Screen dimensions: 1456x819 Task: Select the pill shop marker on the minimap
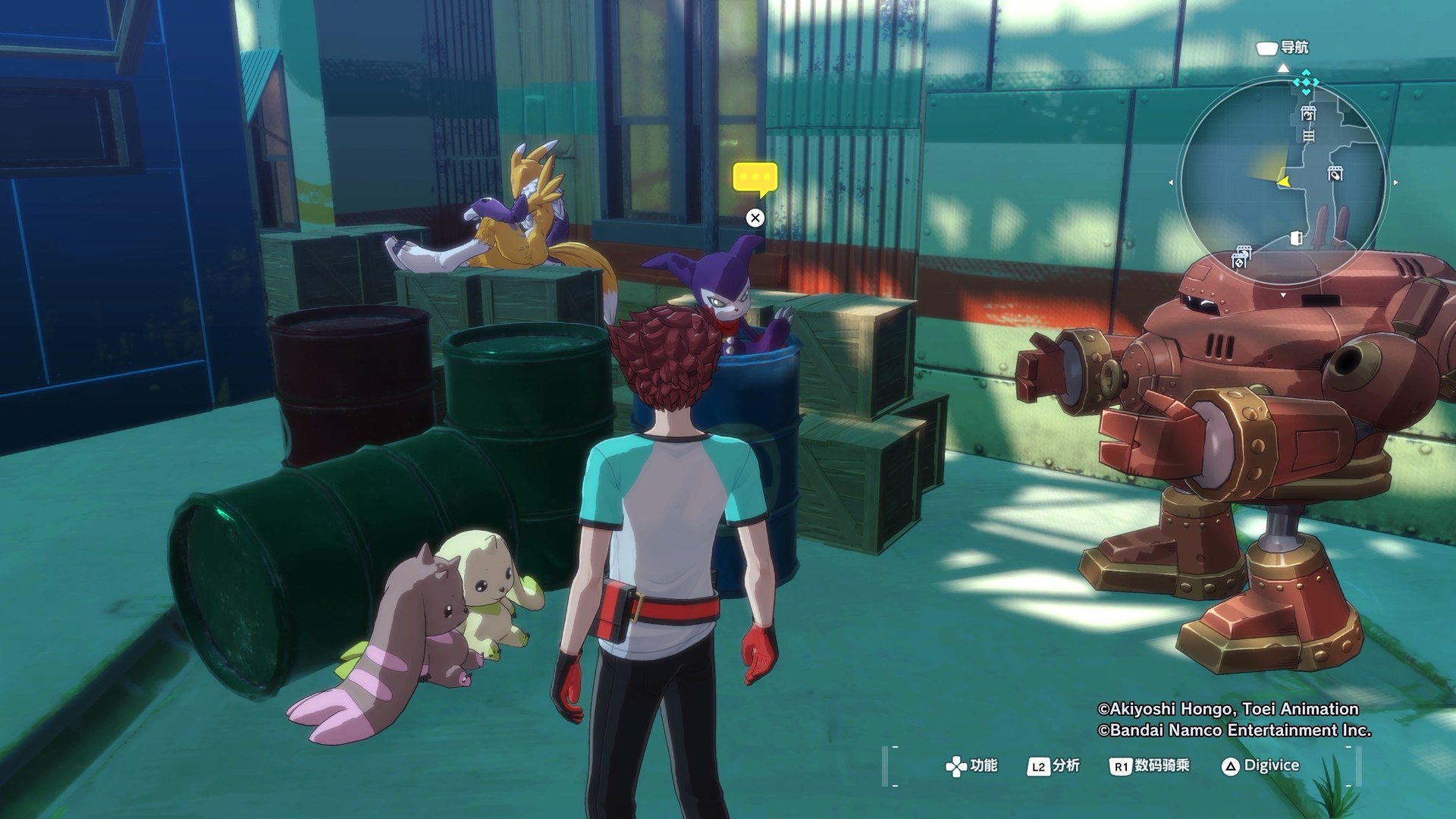1335,174
